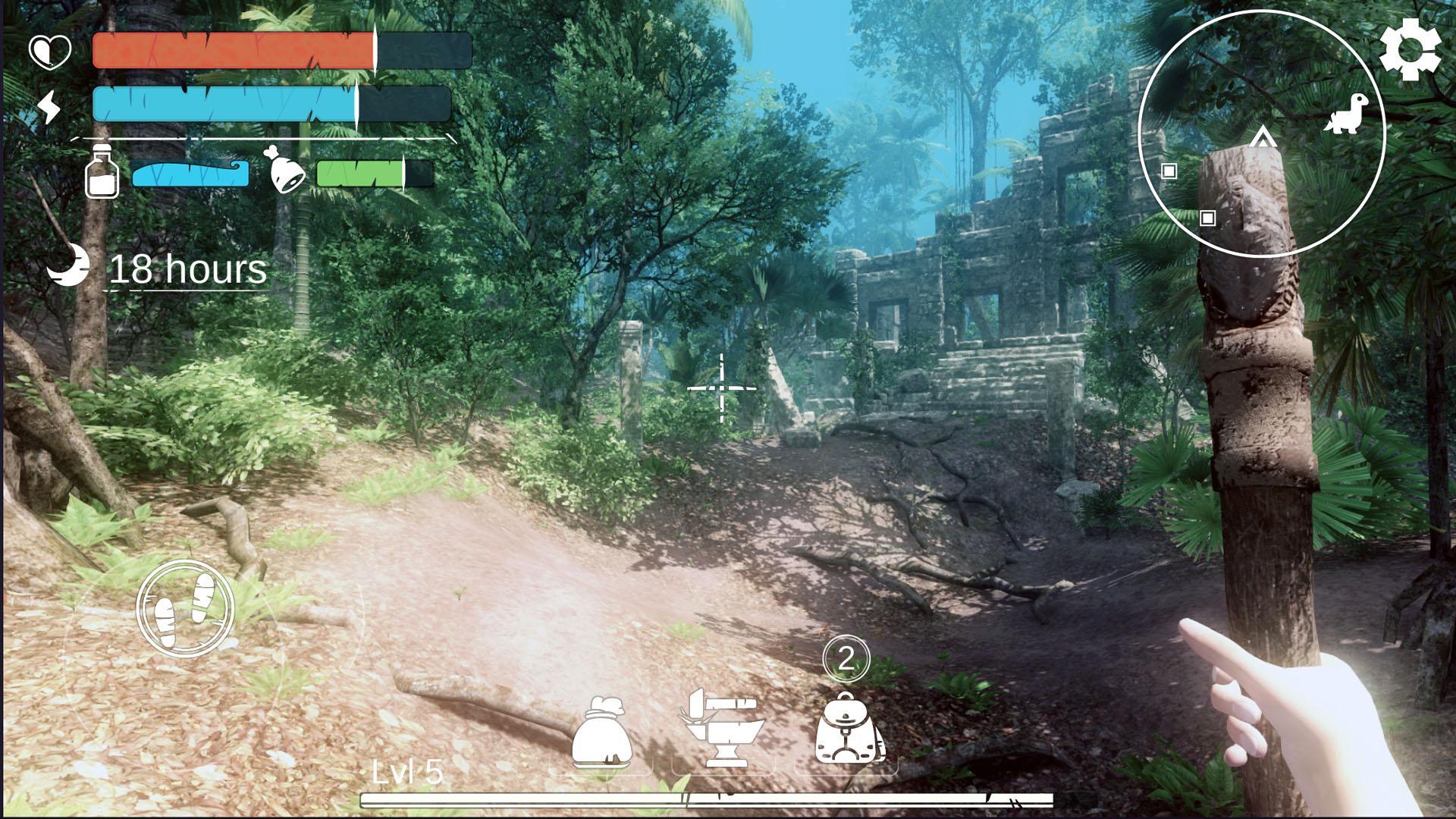Tap the center crosshair reticle
The width and height of the screenshot is (1456, 819).
[x=721, y=388]
